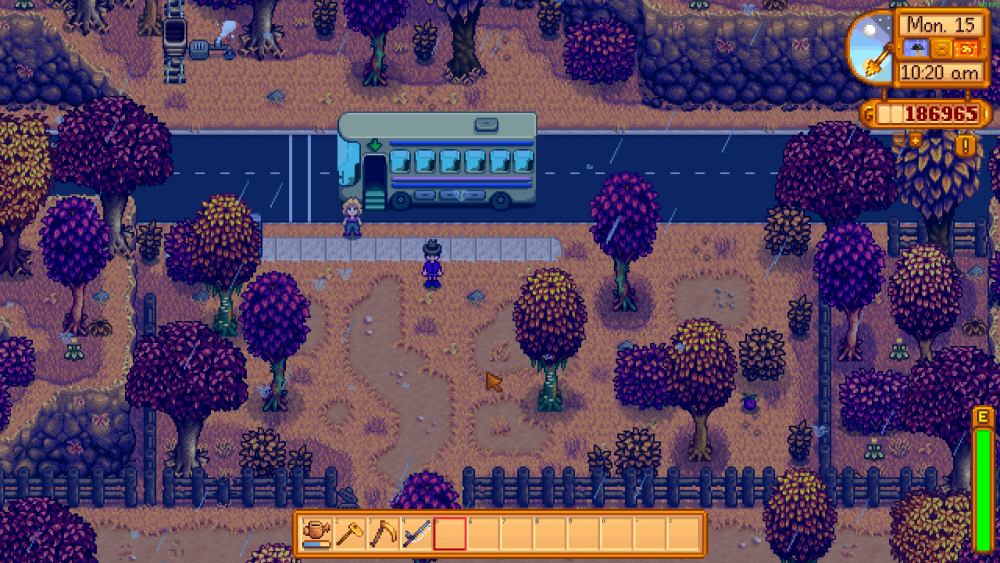The width and height of the screenshot is (1000, 563).
Task: Click the red-outlined empty hotbar slot
Action: pos(450,533)
